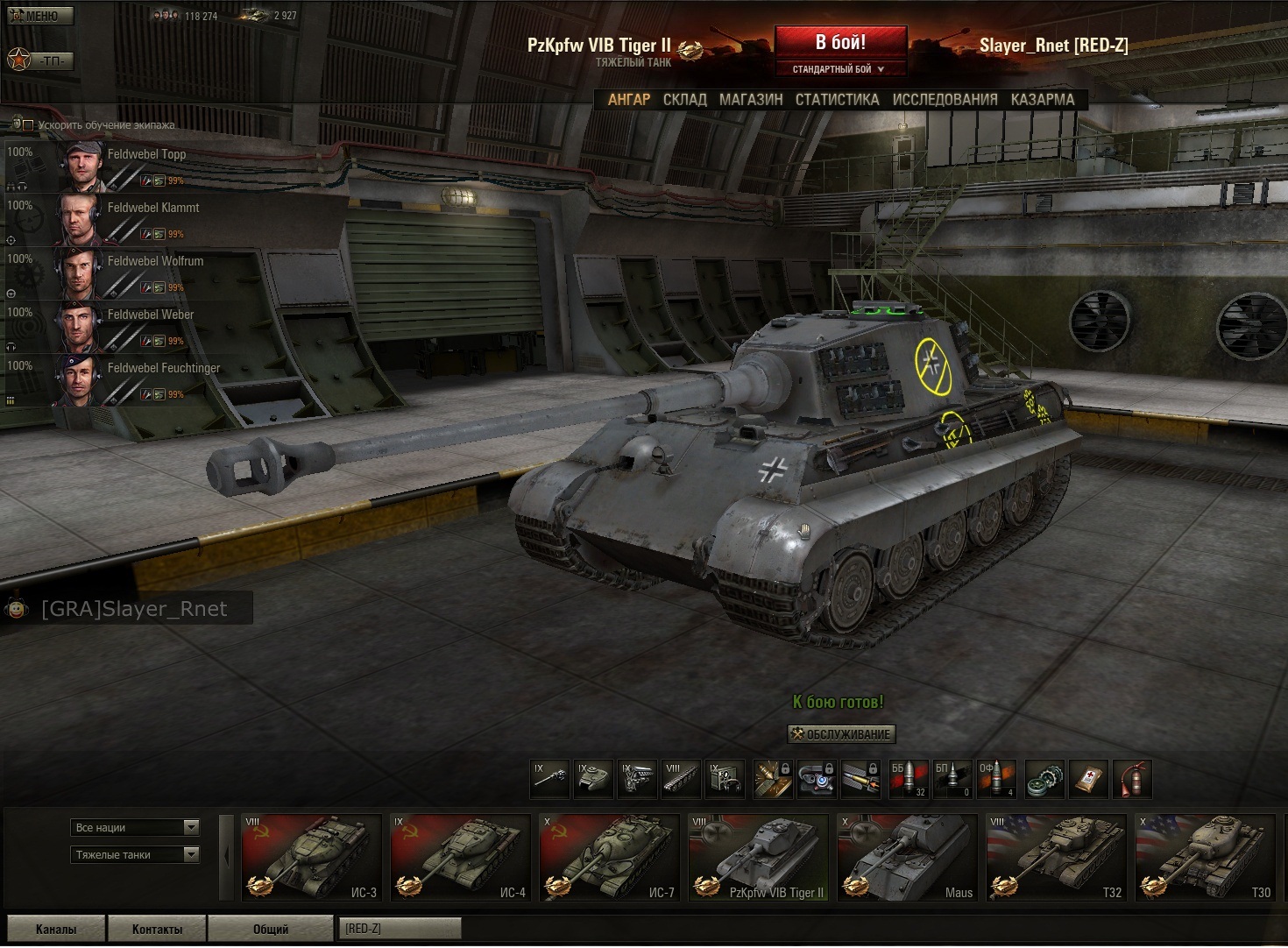Screen dimensions: 1288x948
Task: Open the МАГАЗИН tab
Action: pyautogui.click(x=751, y=100)
